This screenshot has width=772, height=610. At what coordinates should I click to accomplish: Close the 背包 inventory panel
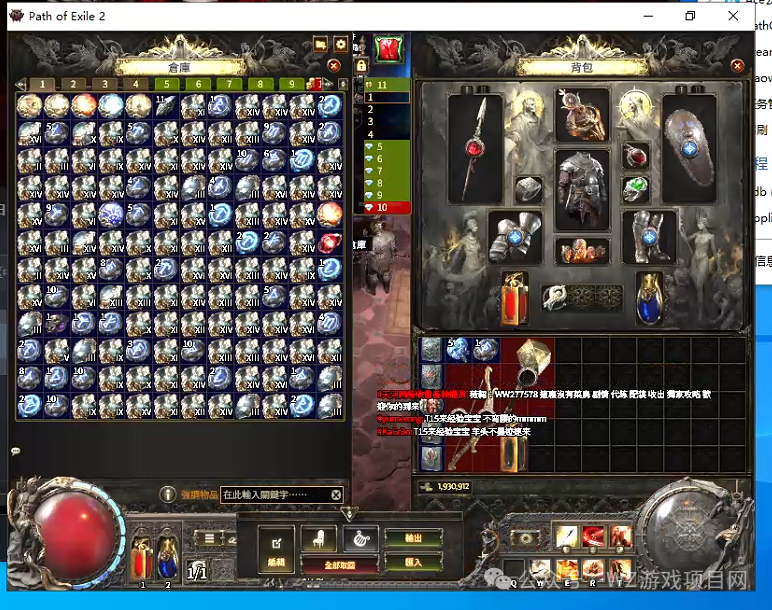(x=738, y=66)
